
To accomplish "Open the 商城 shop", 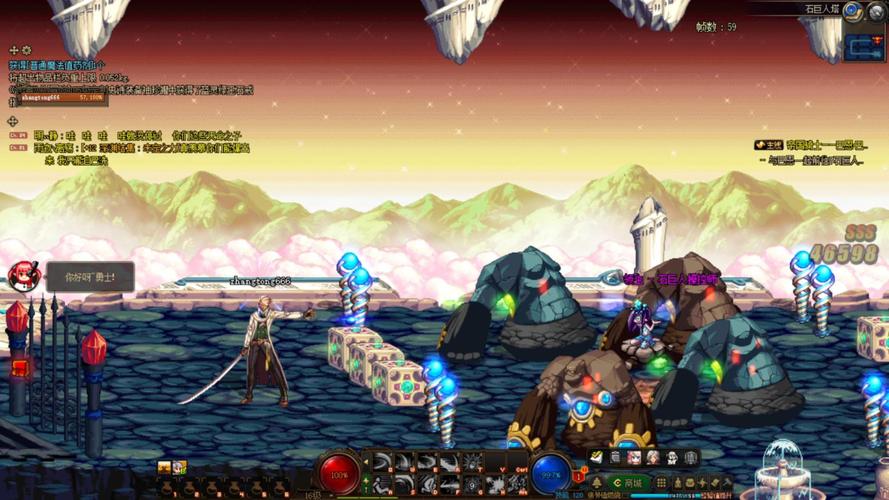I will [628, 483].
